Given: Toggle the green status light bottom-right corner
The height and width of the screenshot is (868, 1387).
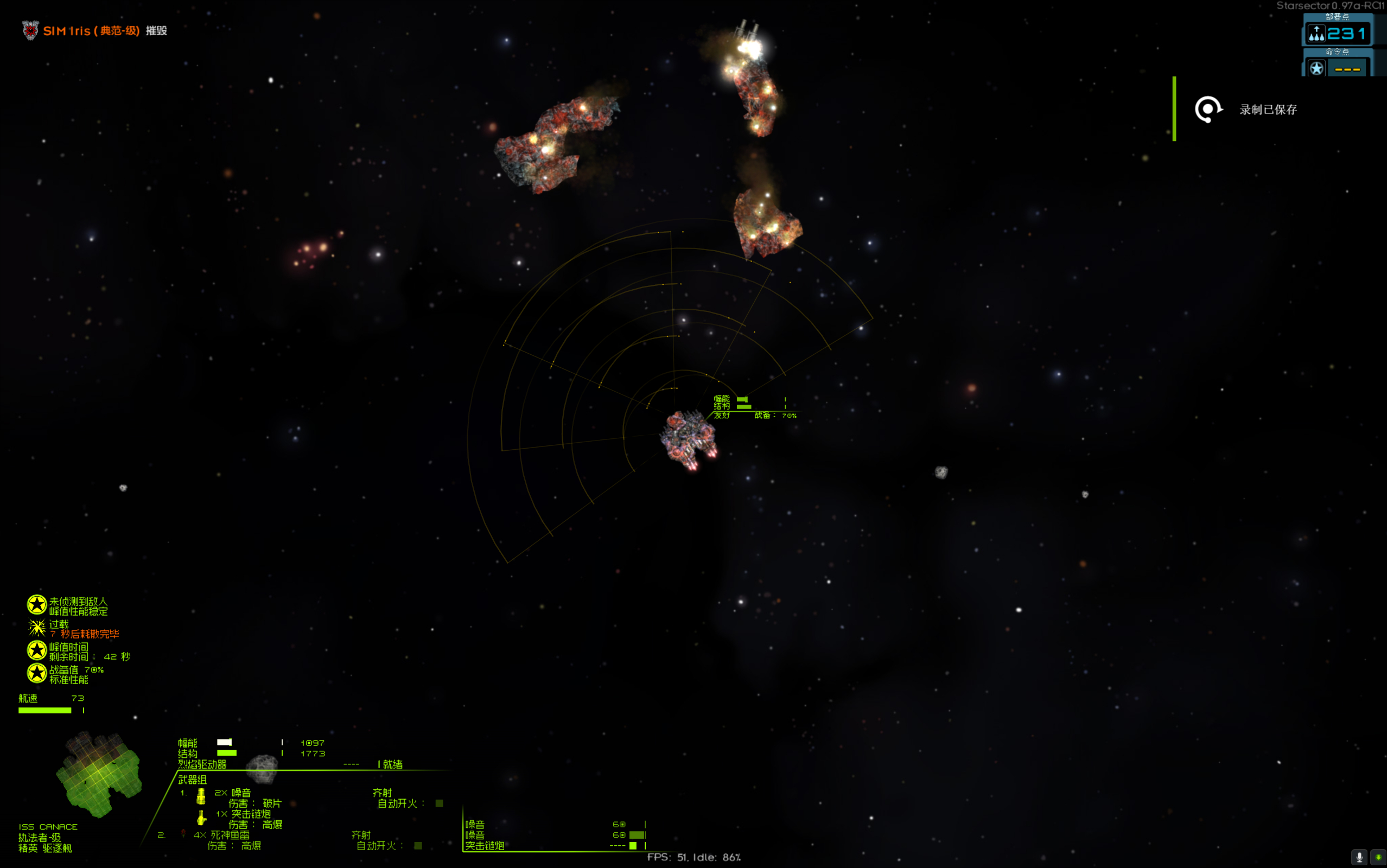Looking at the screenshot, I should click(1378, 857).
